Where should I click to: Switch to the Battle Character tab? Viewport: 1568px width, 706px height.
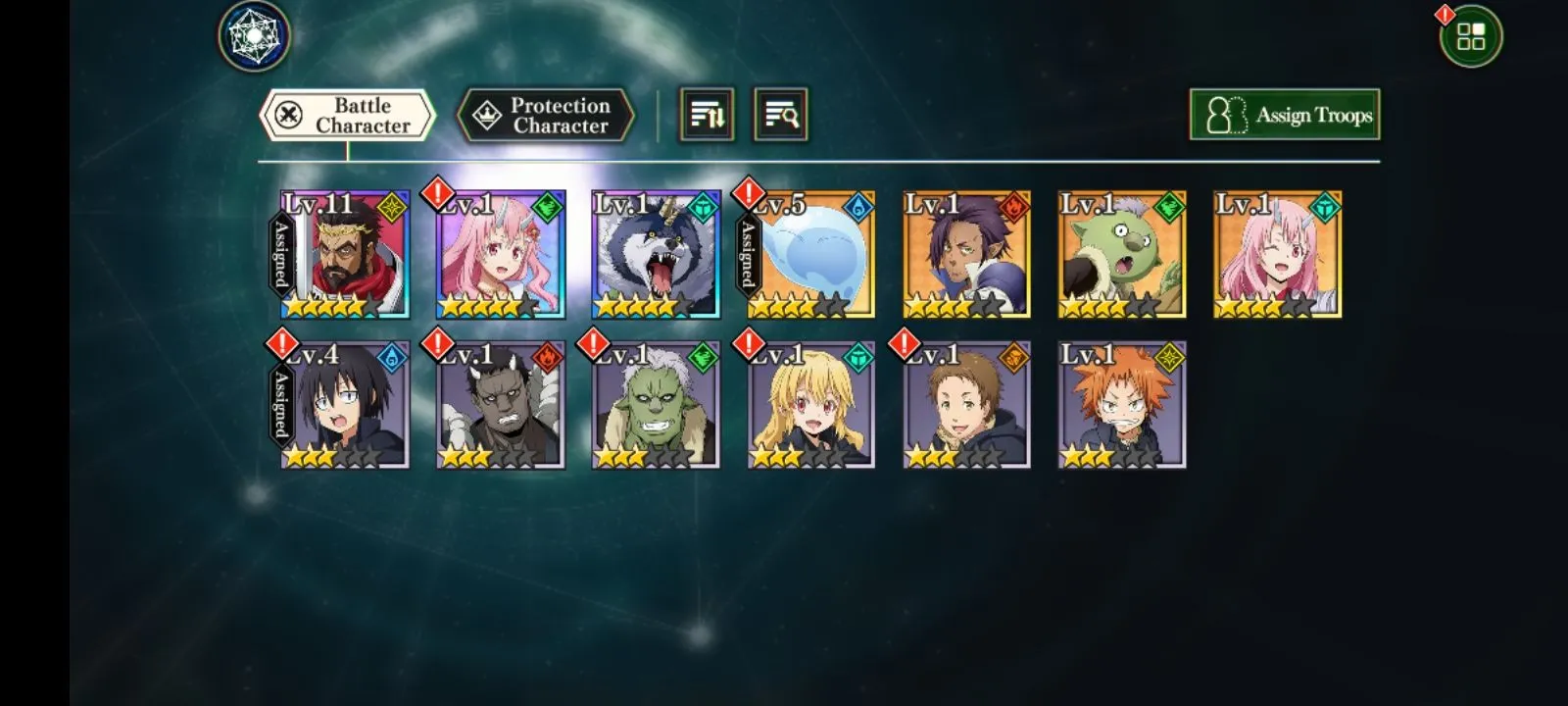(x=347, y=116)
